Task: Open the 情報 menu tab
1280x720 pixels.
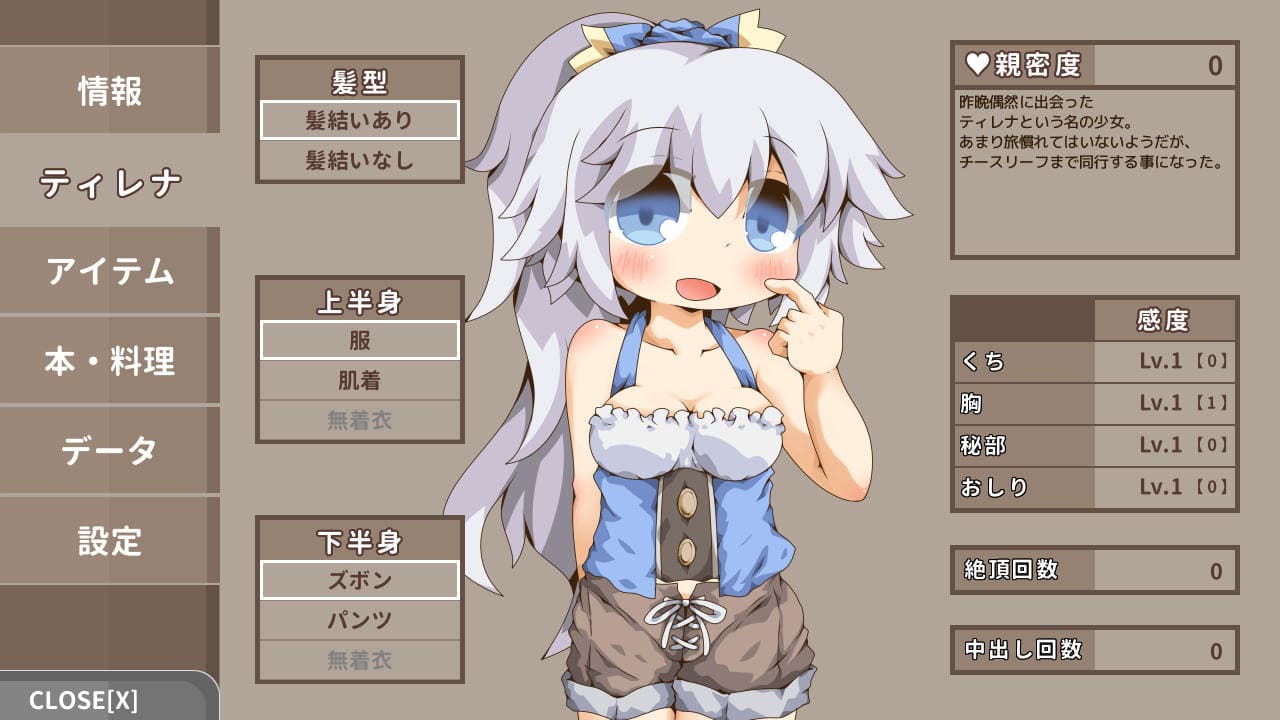Action: (x=110, y=91)
